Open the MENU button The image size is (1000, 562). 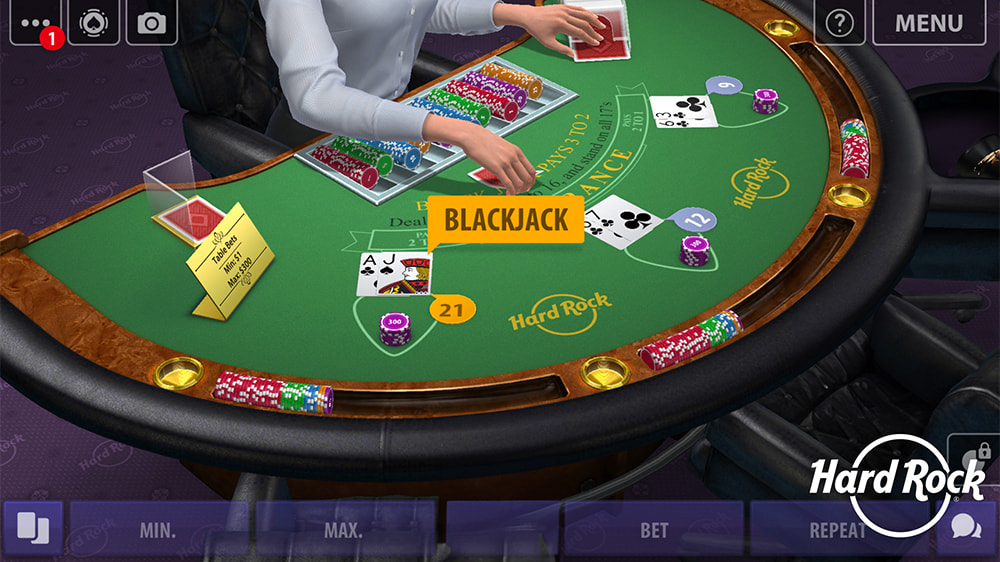[x=929, y=22]
